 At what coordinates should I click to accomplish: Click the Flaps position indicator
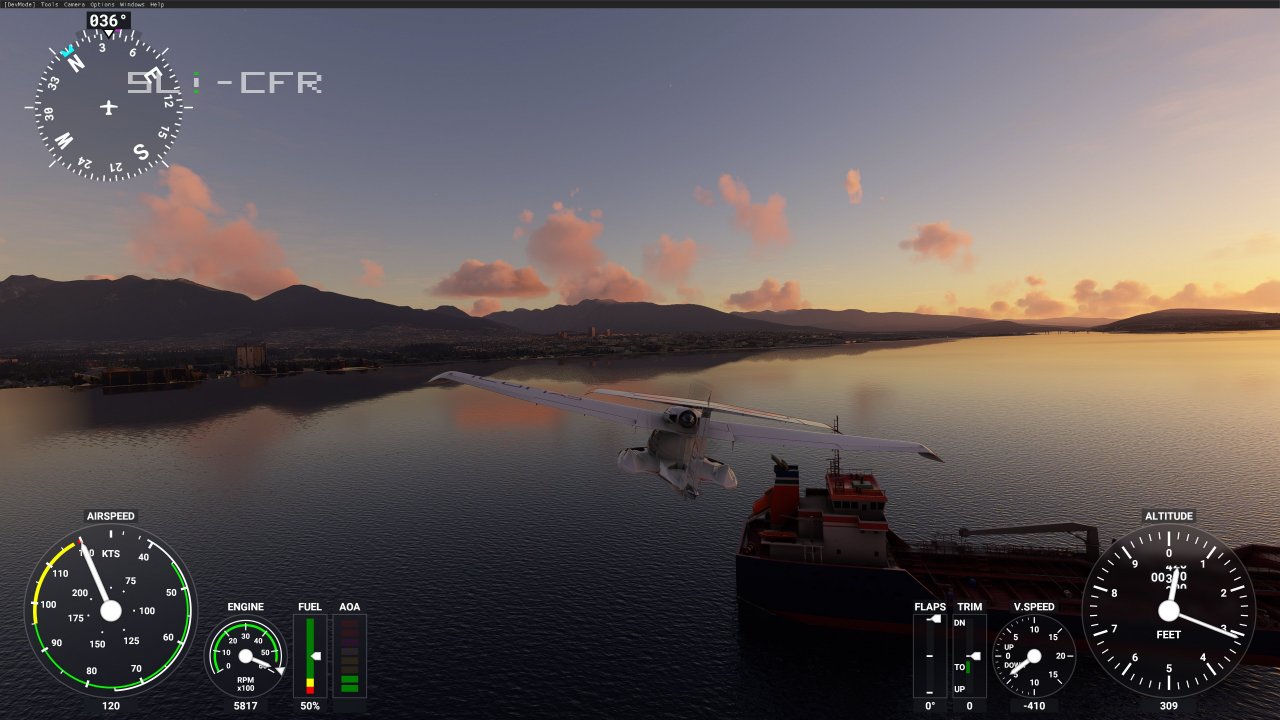click(x=930, y=655)
